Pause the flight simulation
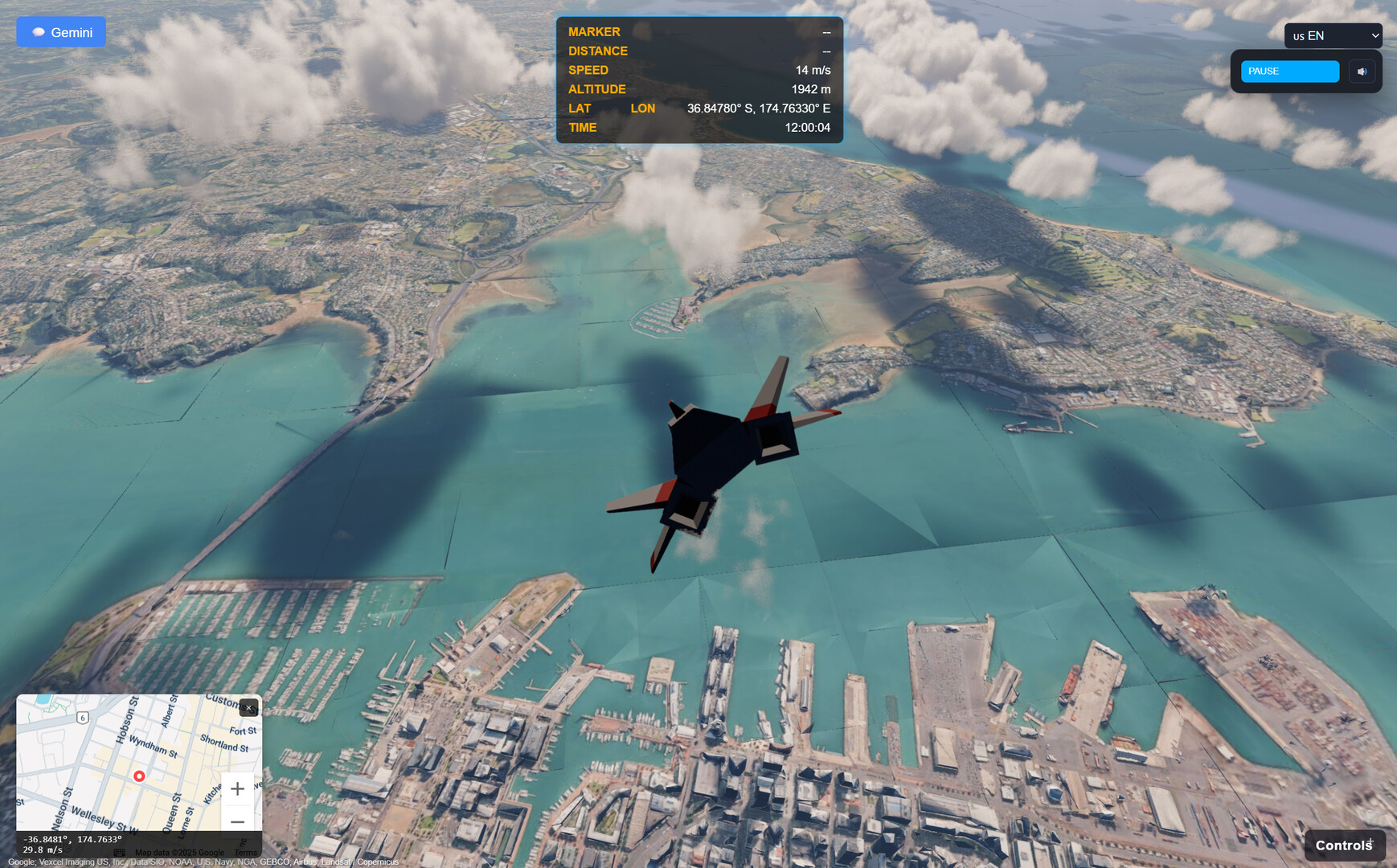1397x868 pixels. 1289,72
